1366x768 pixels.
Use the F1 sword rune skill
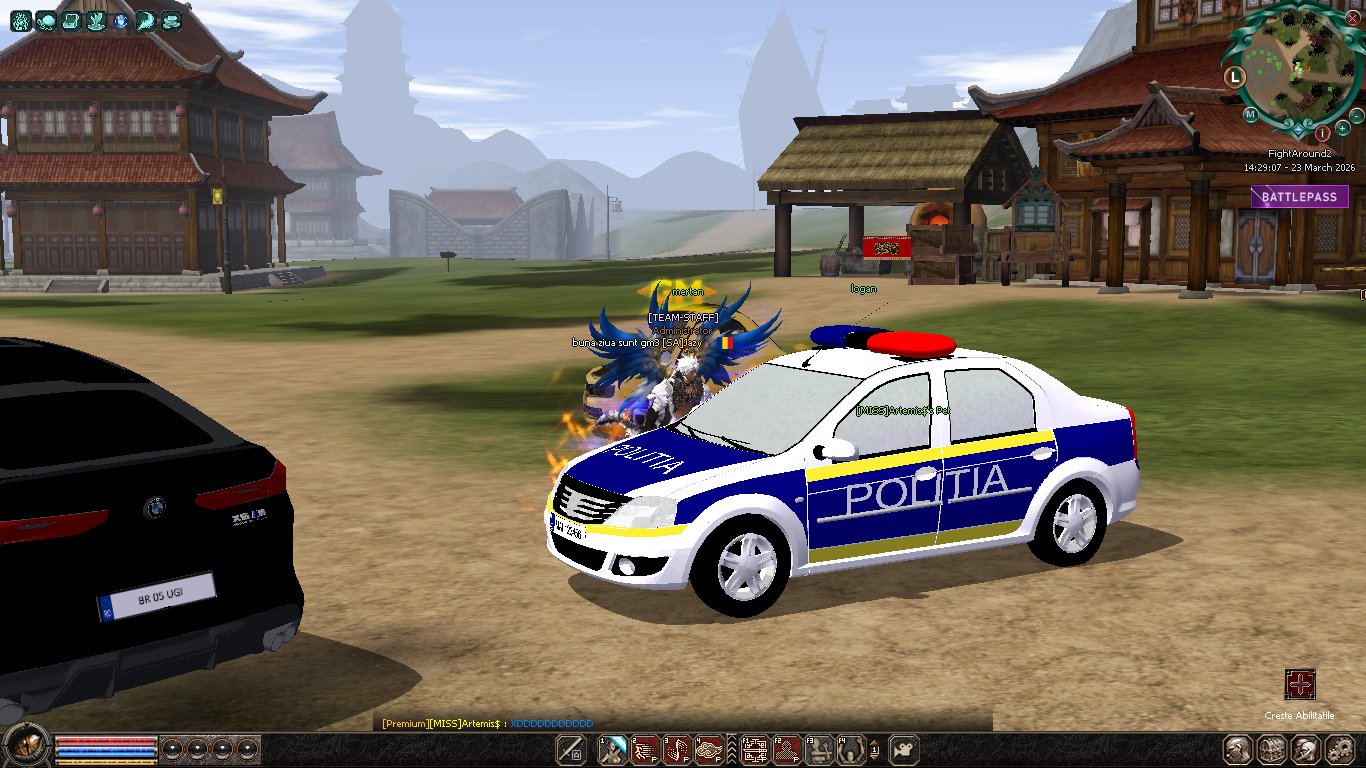click(x=755, y=749)
